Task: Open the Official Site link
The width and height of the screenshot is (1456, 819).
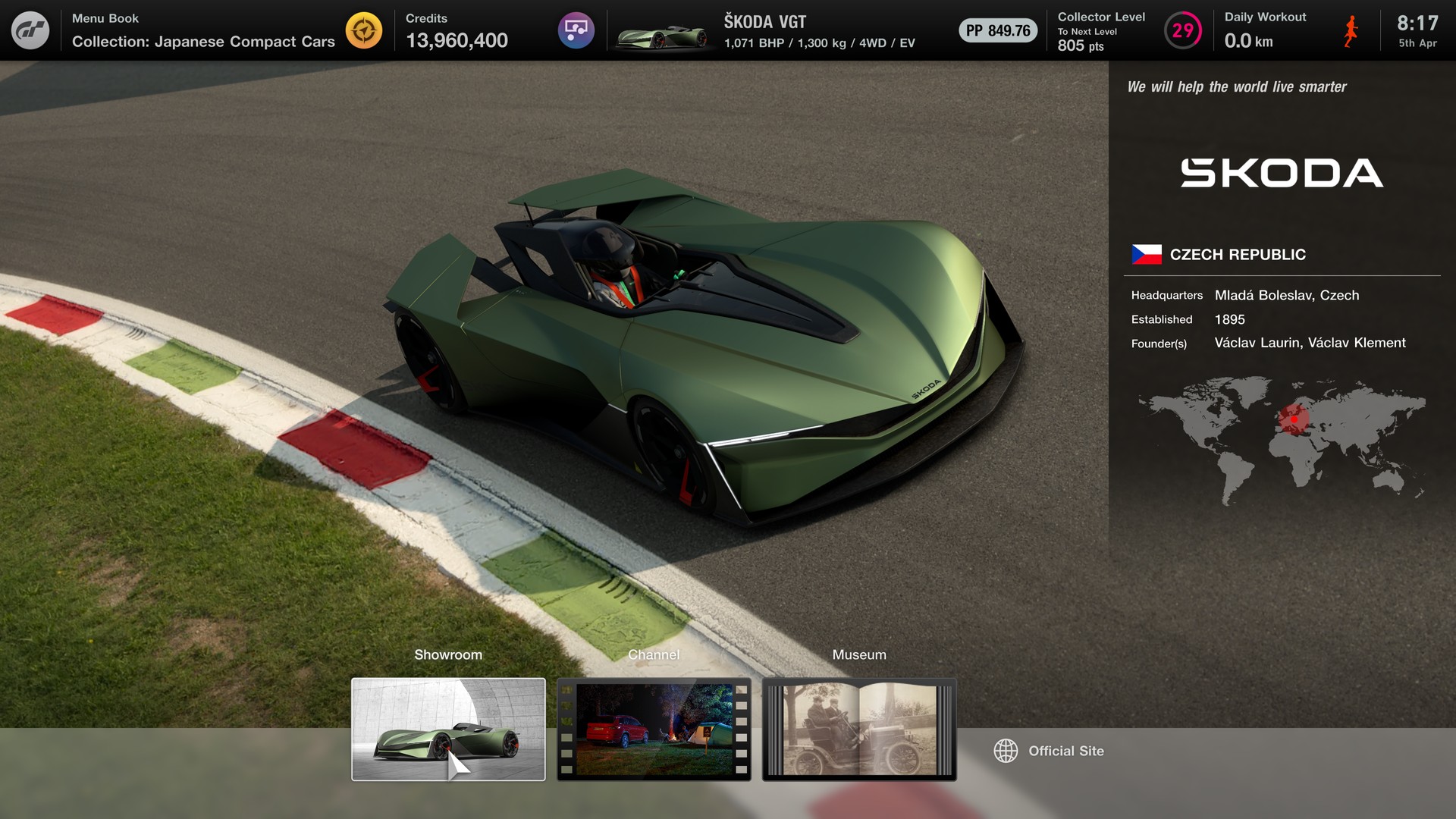Action: [x=1050, y=751]
